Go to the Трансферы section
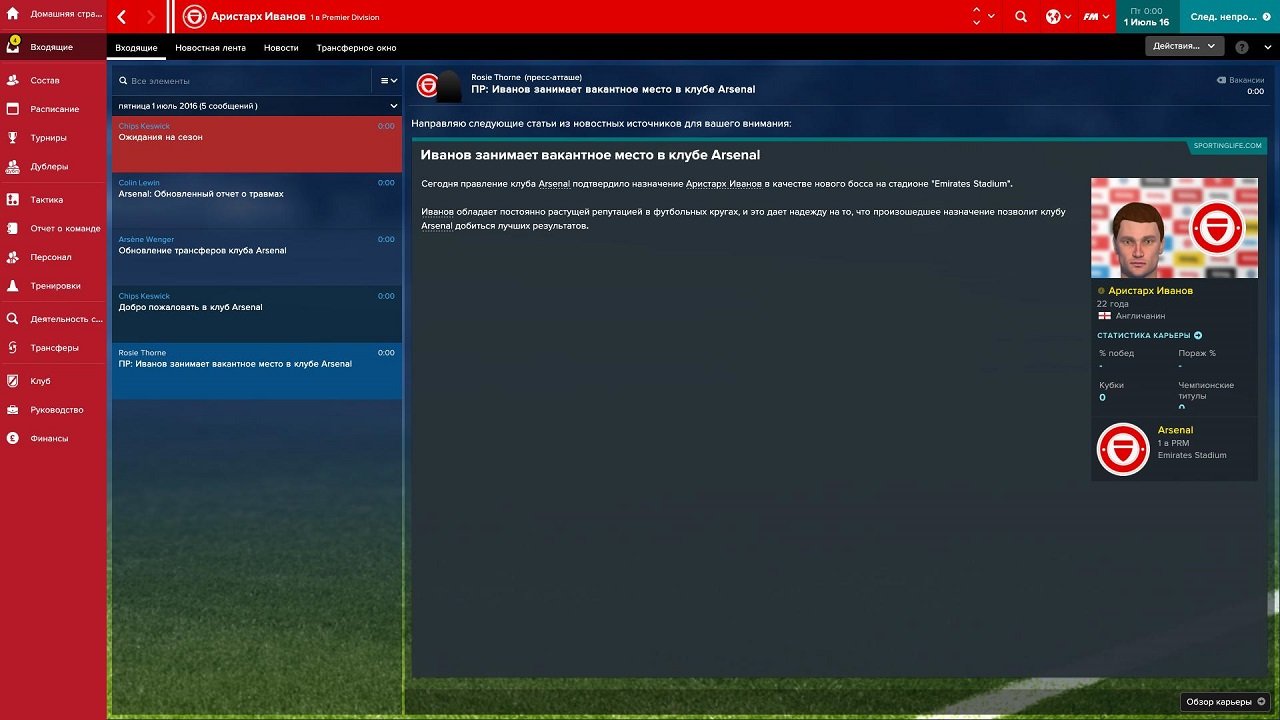Screen dimensions: 1280x720 (48, 348)
